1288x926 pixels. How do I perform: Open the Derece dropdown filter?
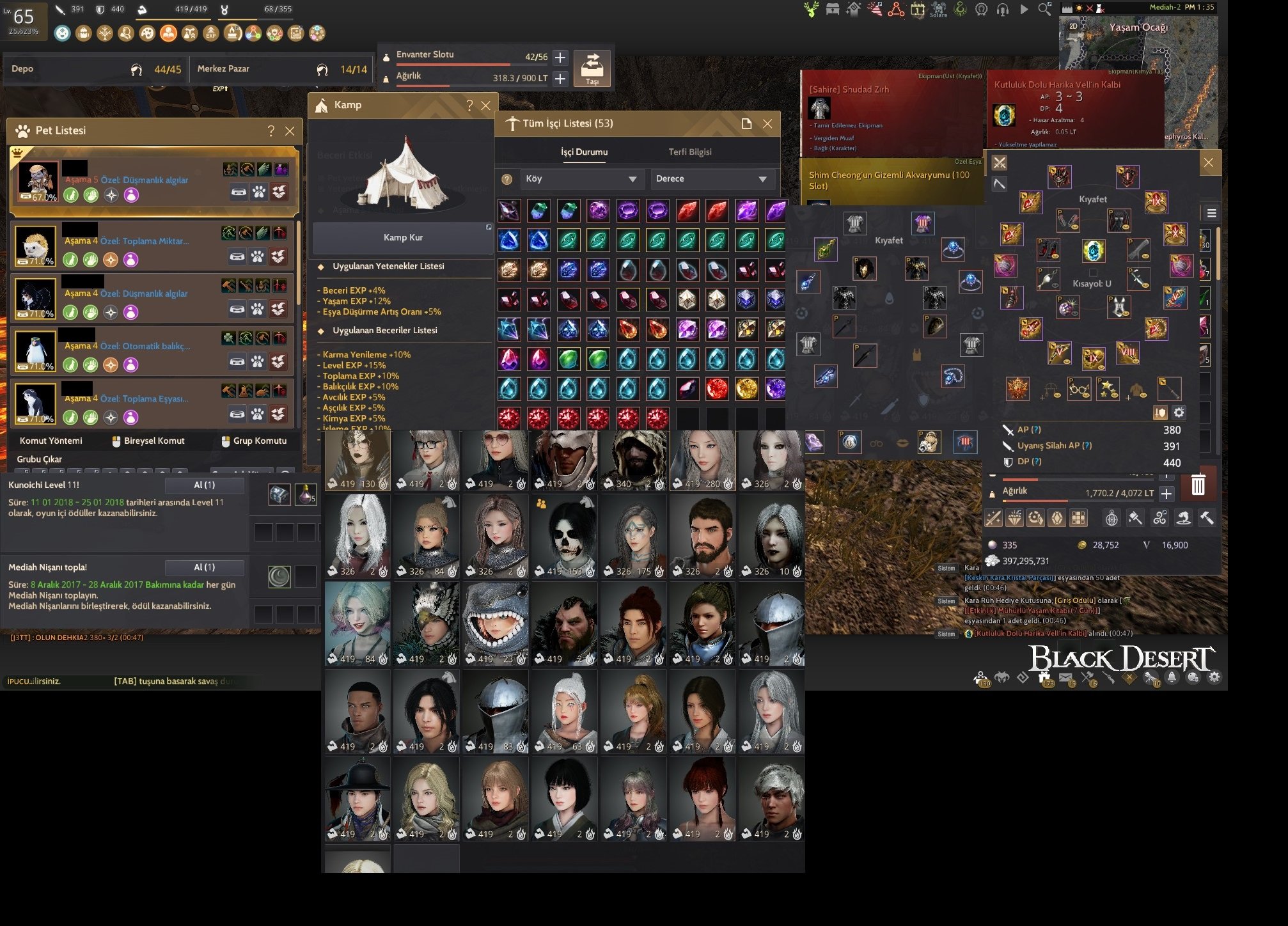click(x=712, y=179)
